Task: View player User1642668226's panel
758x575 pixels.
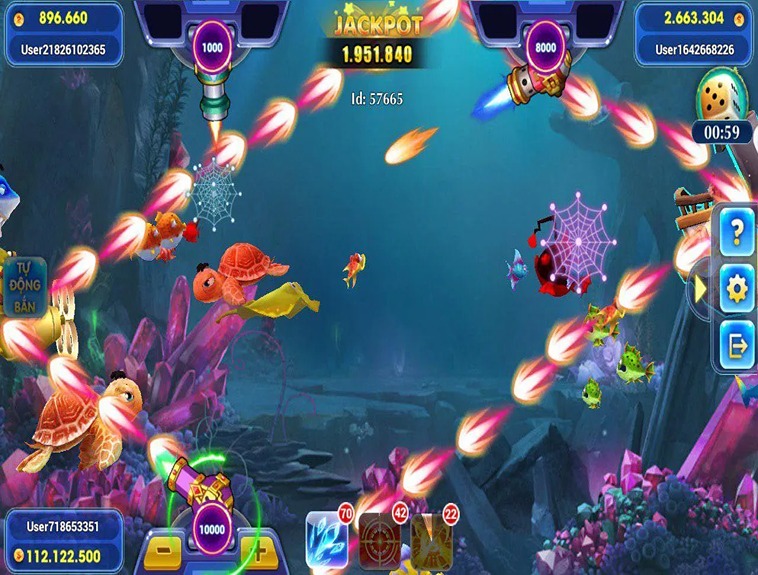Action: coord(694,33)
